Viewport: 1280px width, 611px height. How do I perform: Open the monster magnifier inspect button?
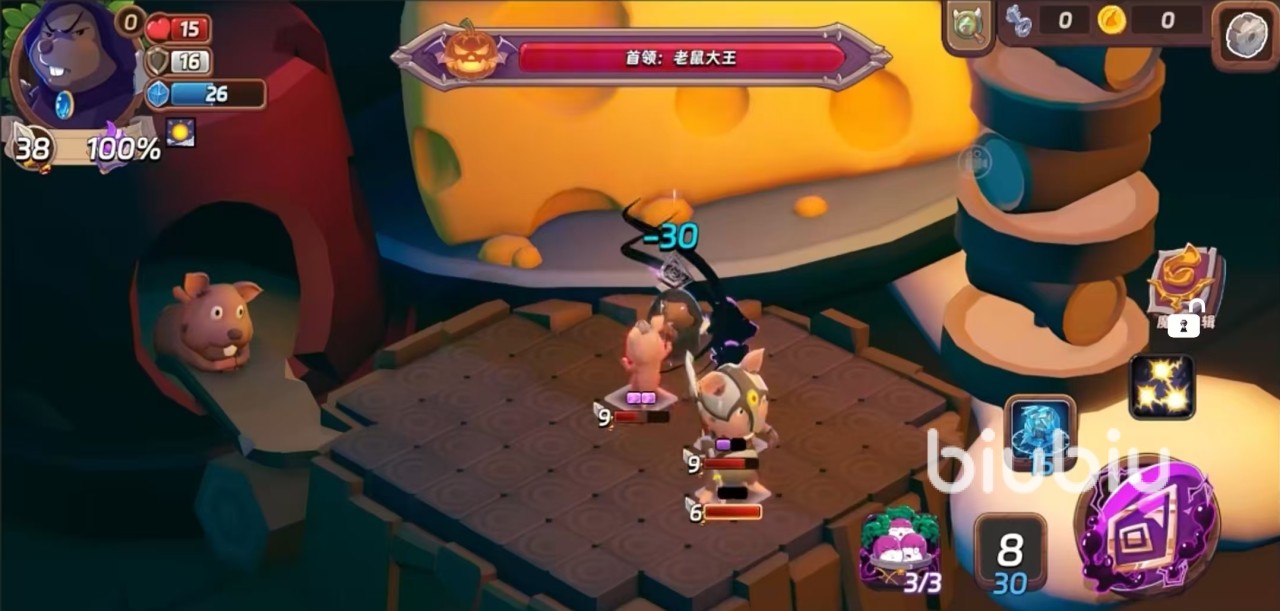point(967,24)
